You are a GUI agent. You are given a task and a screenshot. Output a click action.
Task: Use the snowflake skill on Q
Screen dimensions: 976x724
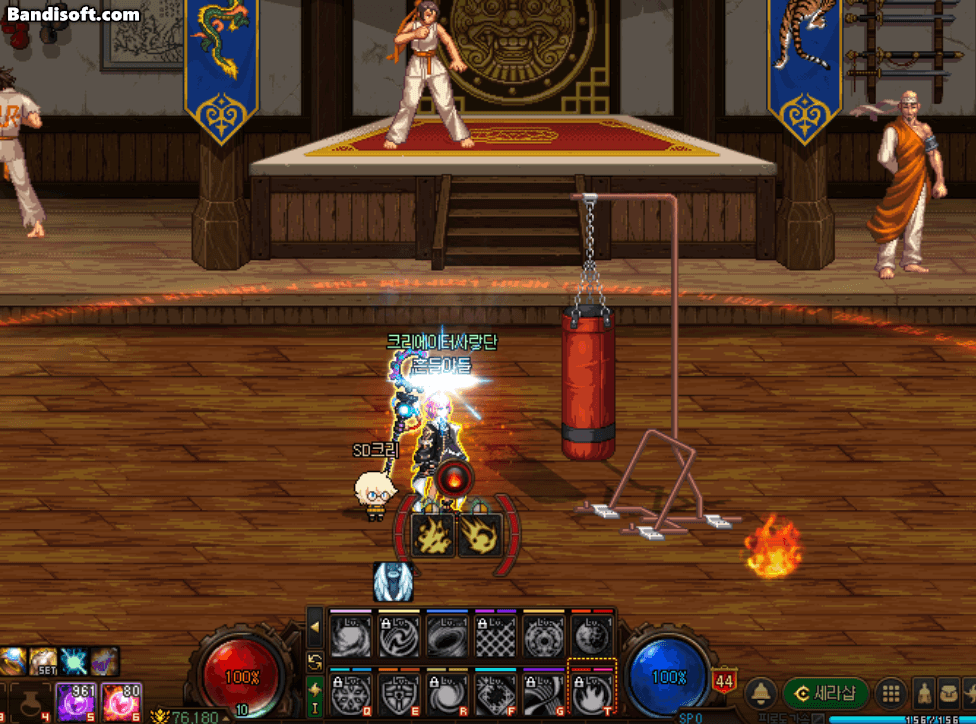point(350,692)
